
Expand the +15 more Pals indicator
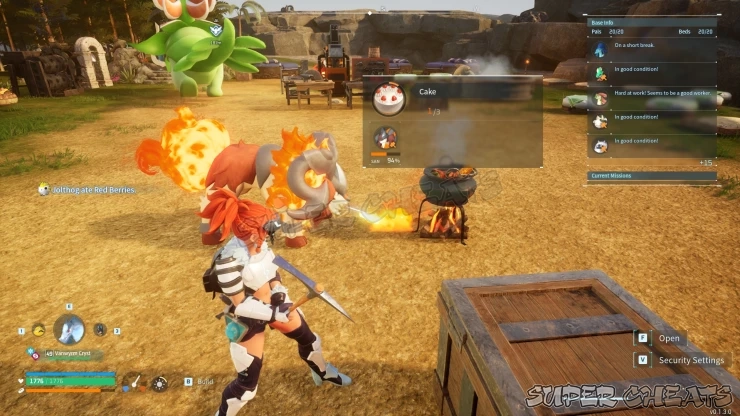click(x=706, y=162)
